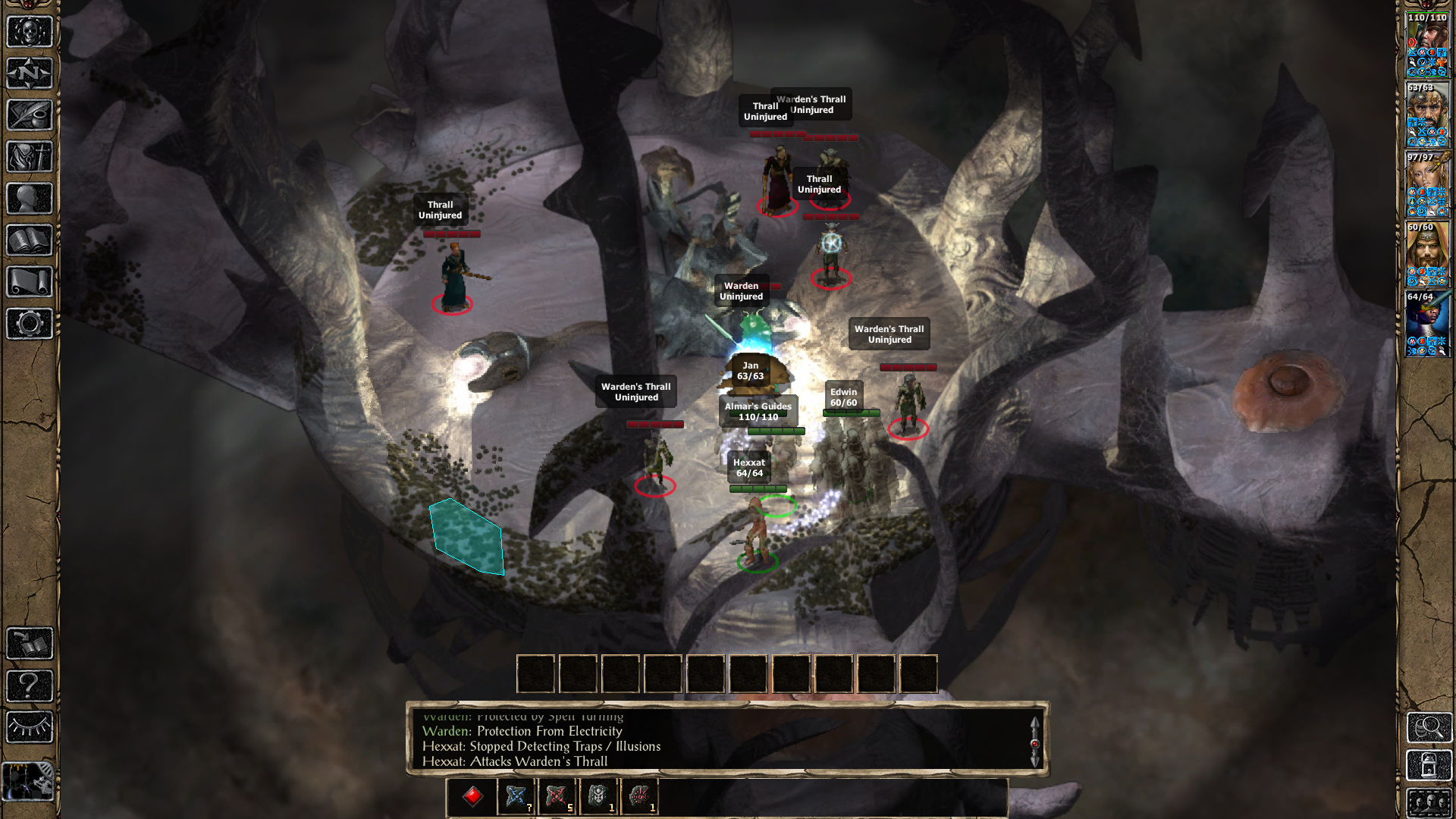Open the gear options menu

coord(30,324)
